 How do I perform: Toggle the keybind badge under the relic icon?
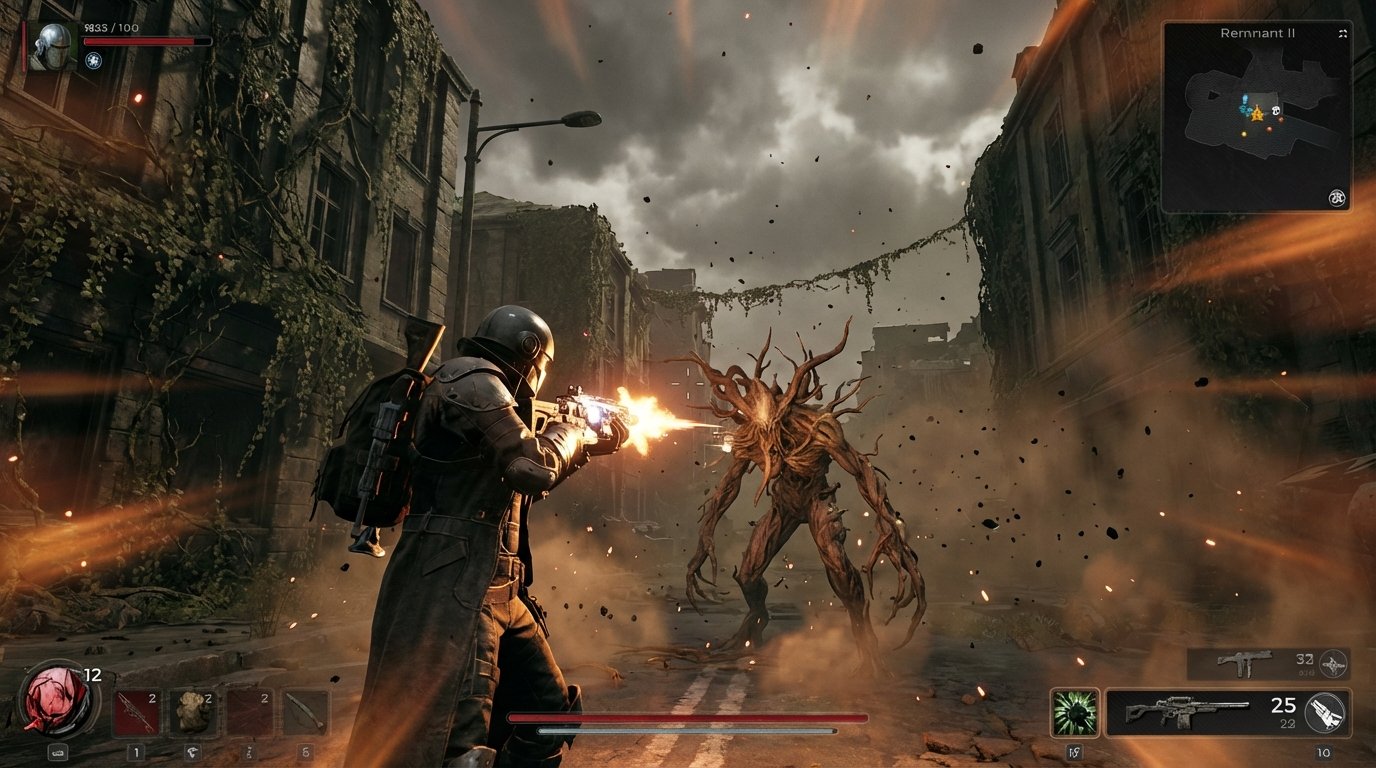point(57,753)
